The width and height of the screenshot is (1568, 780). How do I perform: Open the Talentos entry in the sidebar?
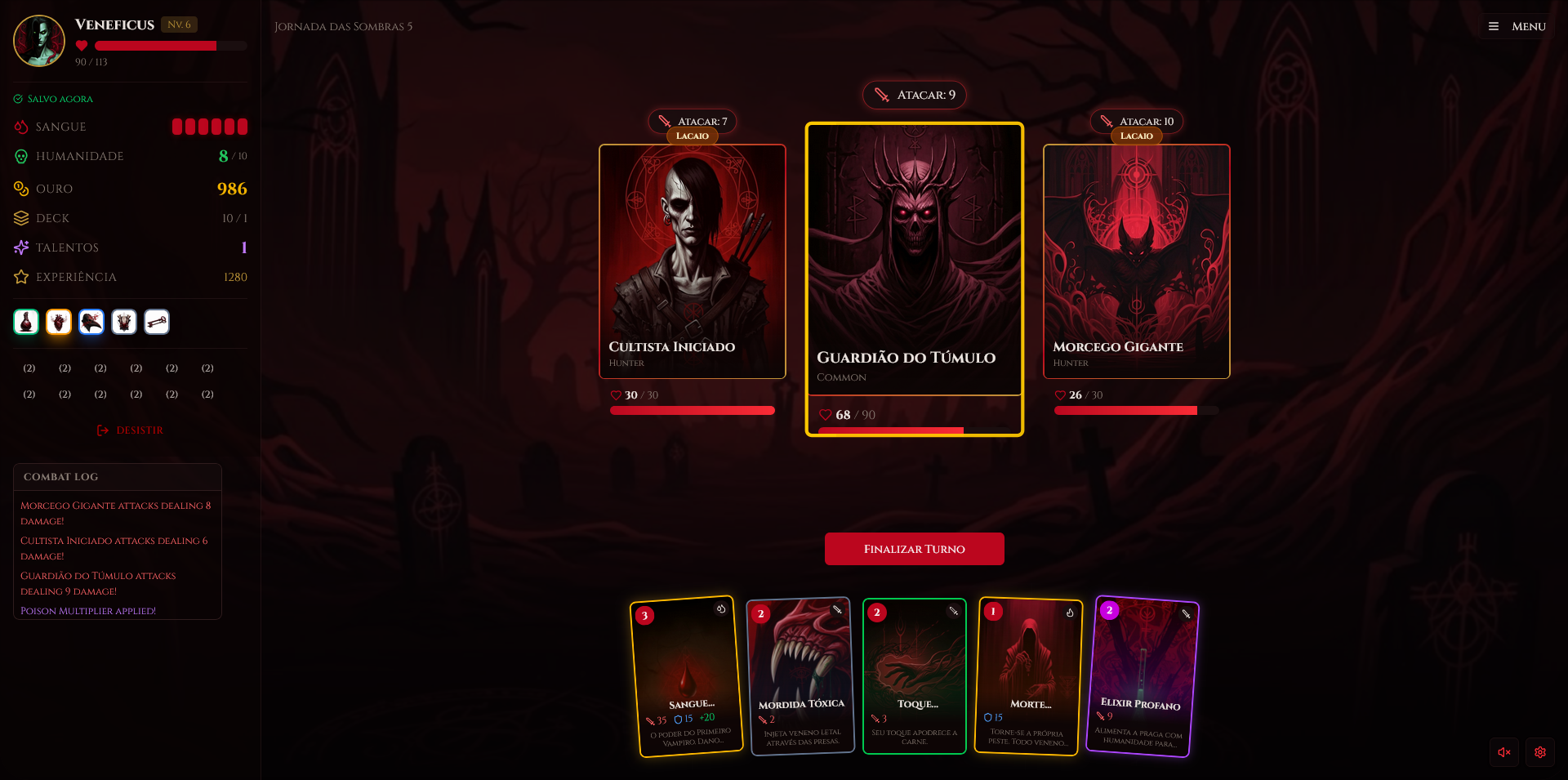(67, 247)
